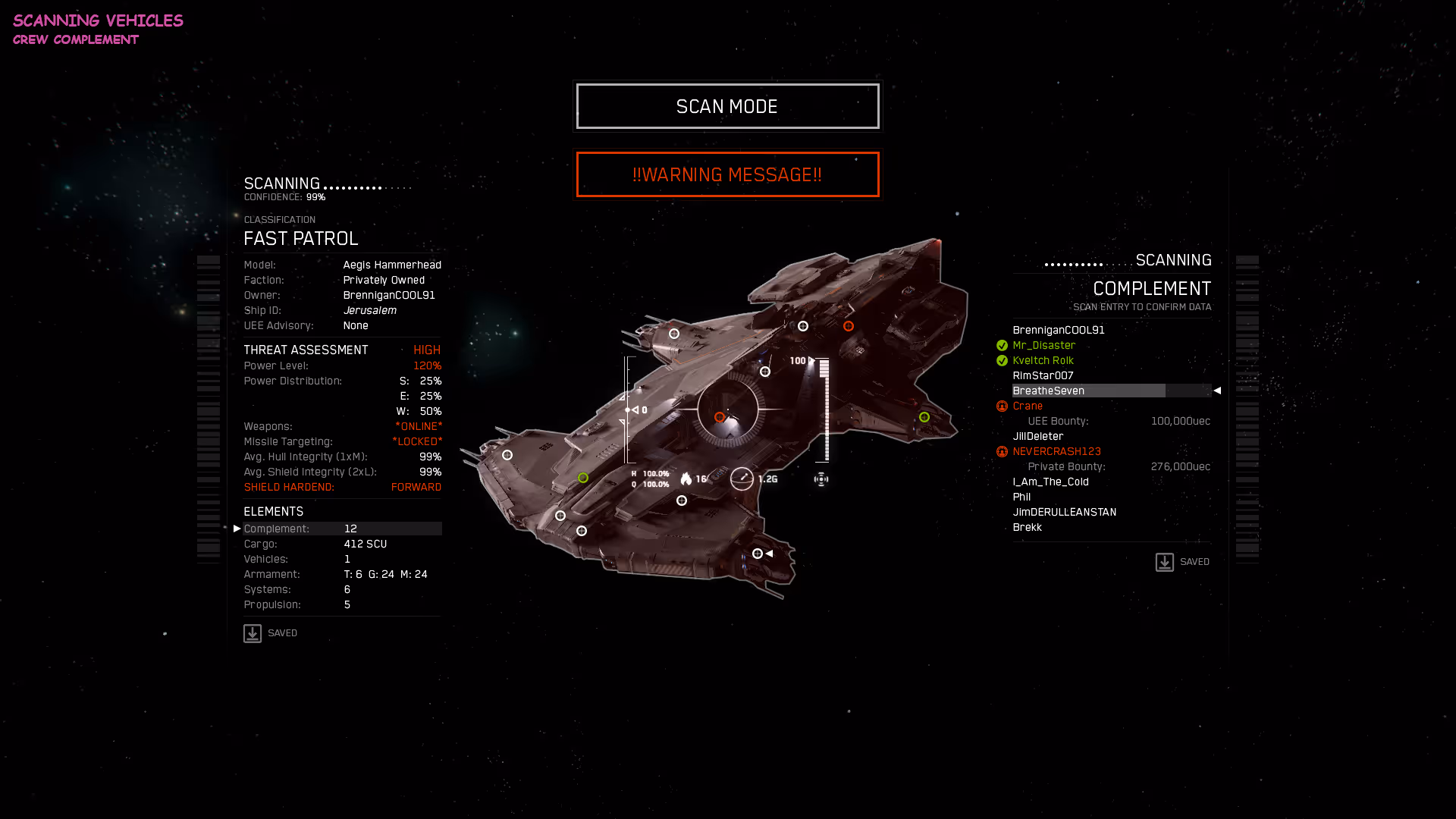
Task: Scan wanted crew member Crane
Action: pyautogui.click(x=1028, y=406)
